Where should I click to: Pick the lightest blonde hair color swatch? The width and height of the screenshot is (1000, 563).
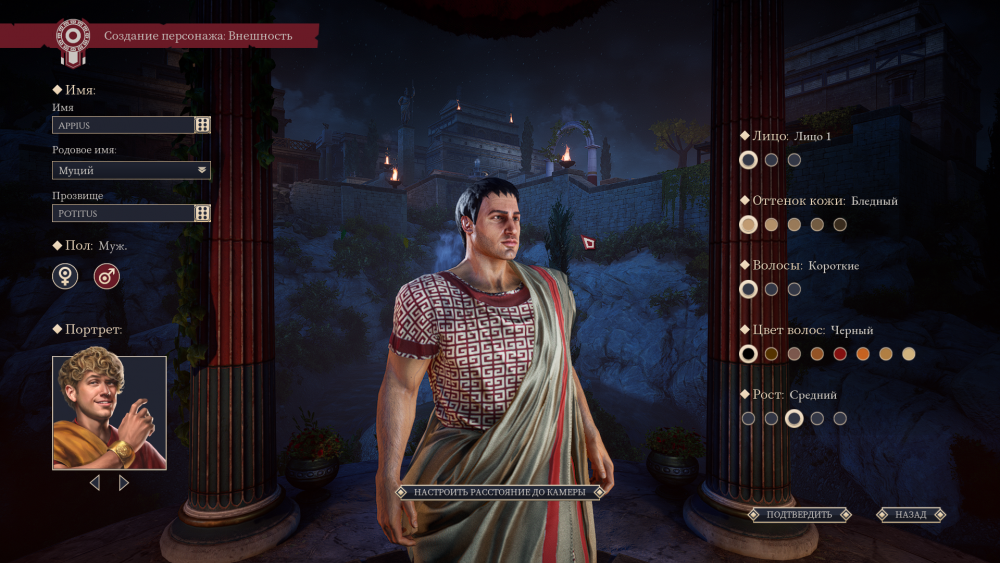pyautogui.click(x=908, y=354)
